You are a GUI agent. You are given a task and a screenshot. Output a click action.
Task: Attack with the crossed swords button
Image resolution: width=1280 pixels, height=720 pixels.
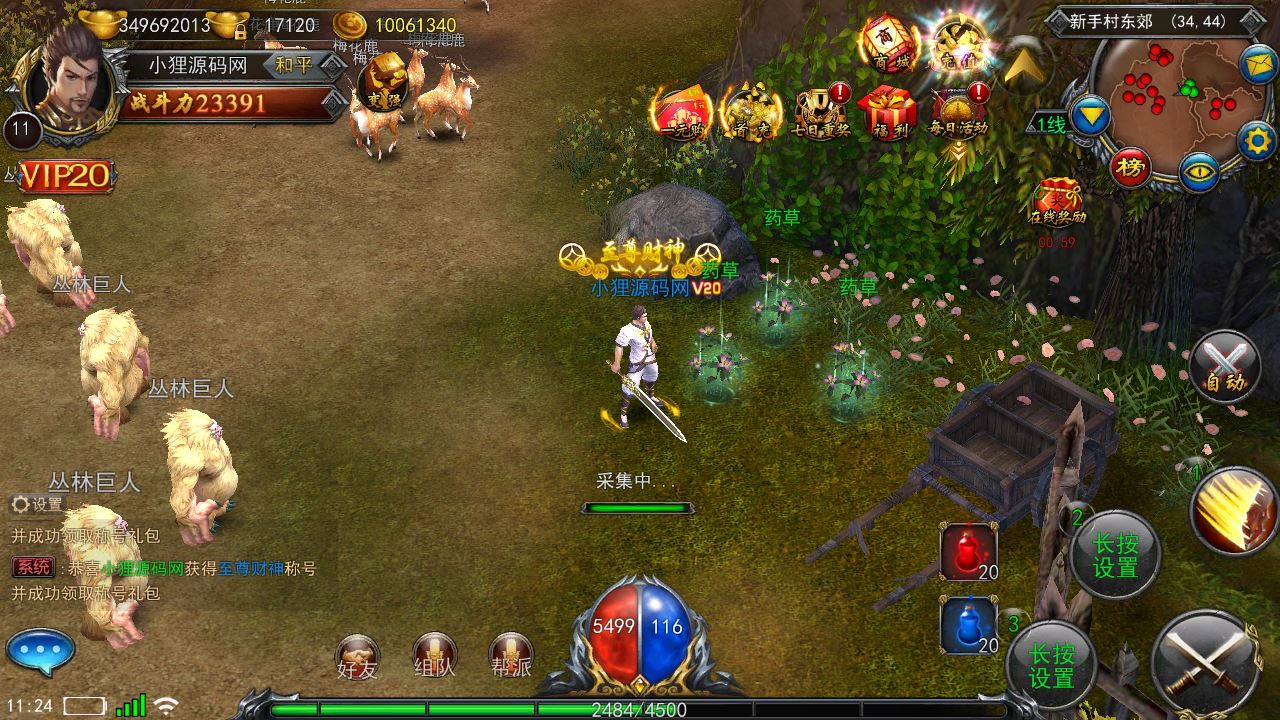click(1204, 660)
